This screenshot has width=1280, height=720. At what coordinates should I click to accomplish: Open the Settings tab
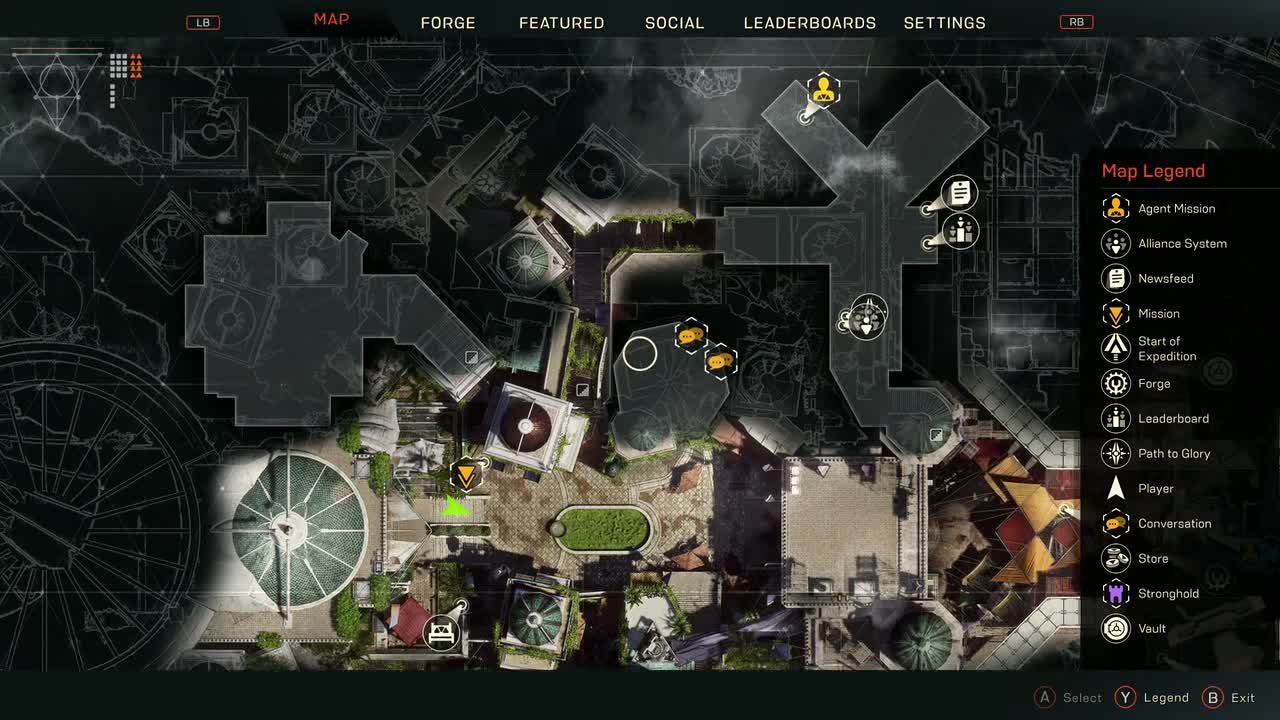click(x=944, y=22)
